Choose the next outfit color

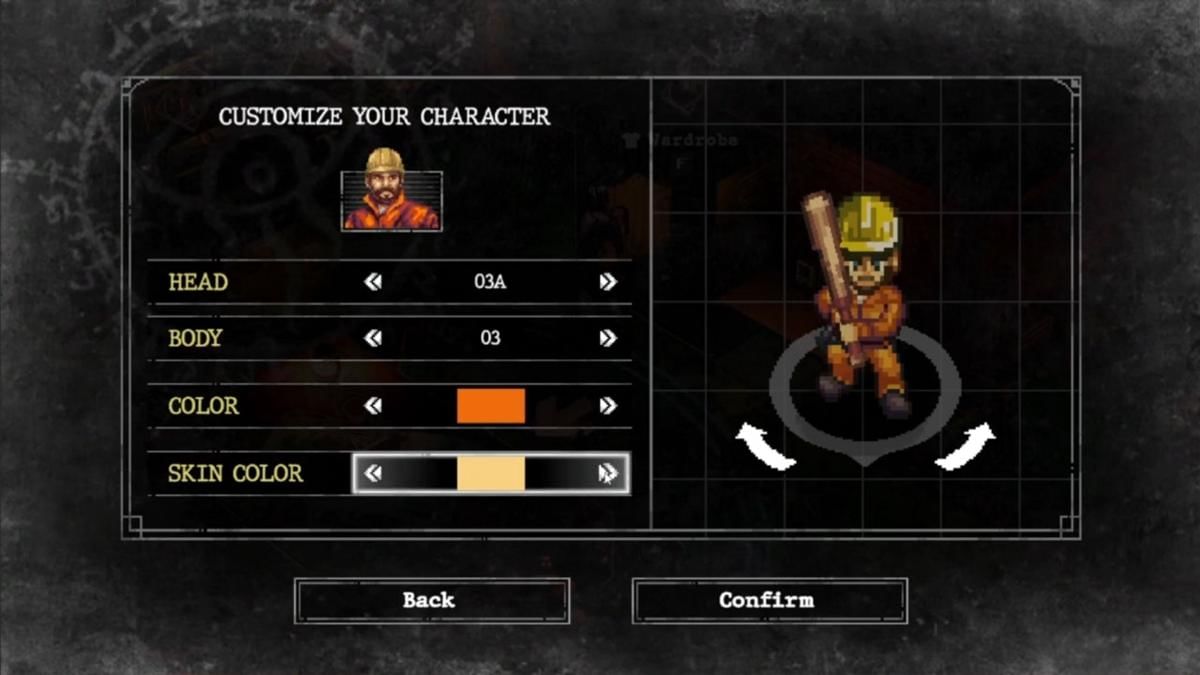click(x=607, y=406)
